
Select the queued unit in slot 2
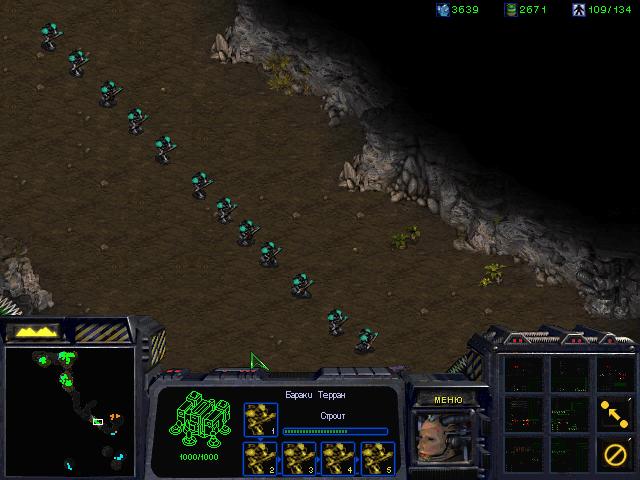(261, 457)
